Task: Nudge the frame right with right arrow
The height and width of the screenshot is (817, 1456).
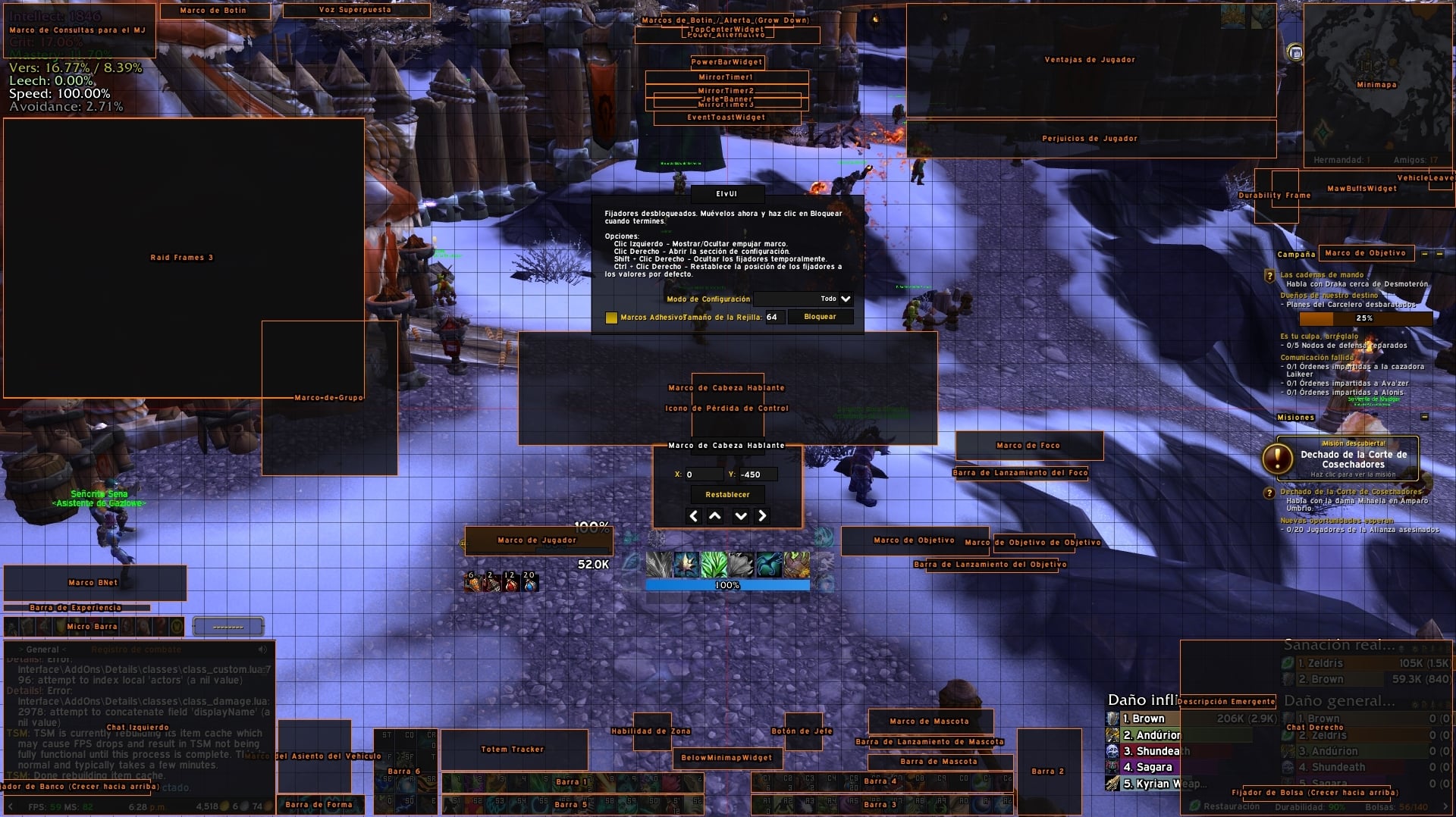Action: 762,516
